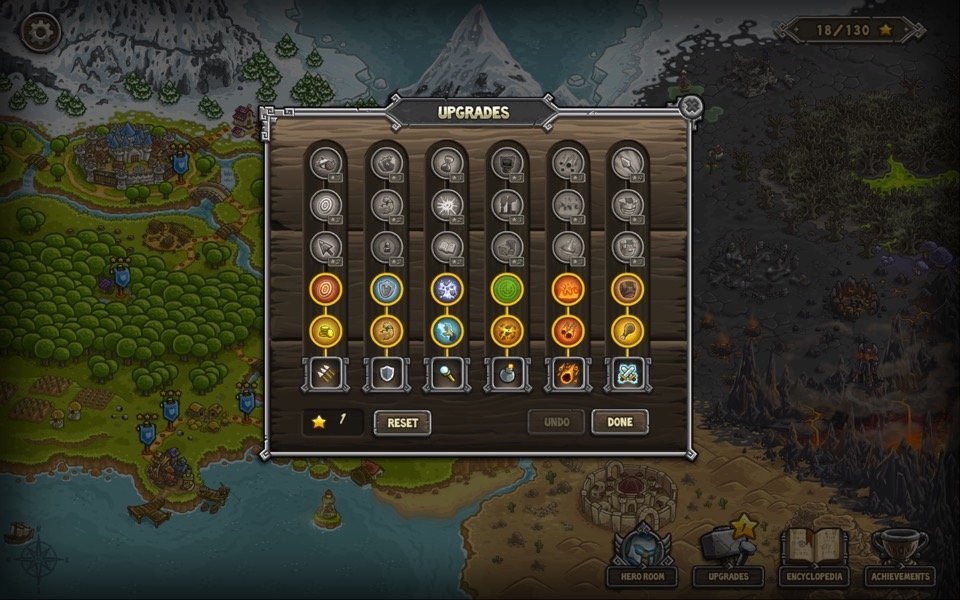Choose the orange bullseye target upgrade
The height and width of the screenshot is (600, 960).
(326, 289)
